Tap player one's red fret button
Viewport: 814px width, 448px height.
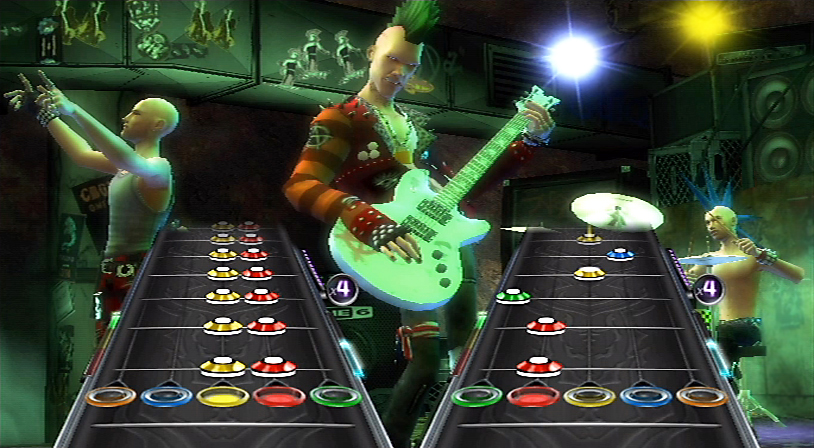point(279,396)
